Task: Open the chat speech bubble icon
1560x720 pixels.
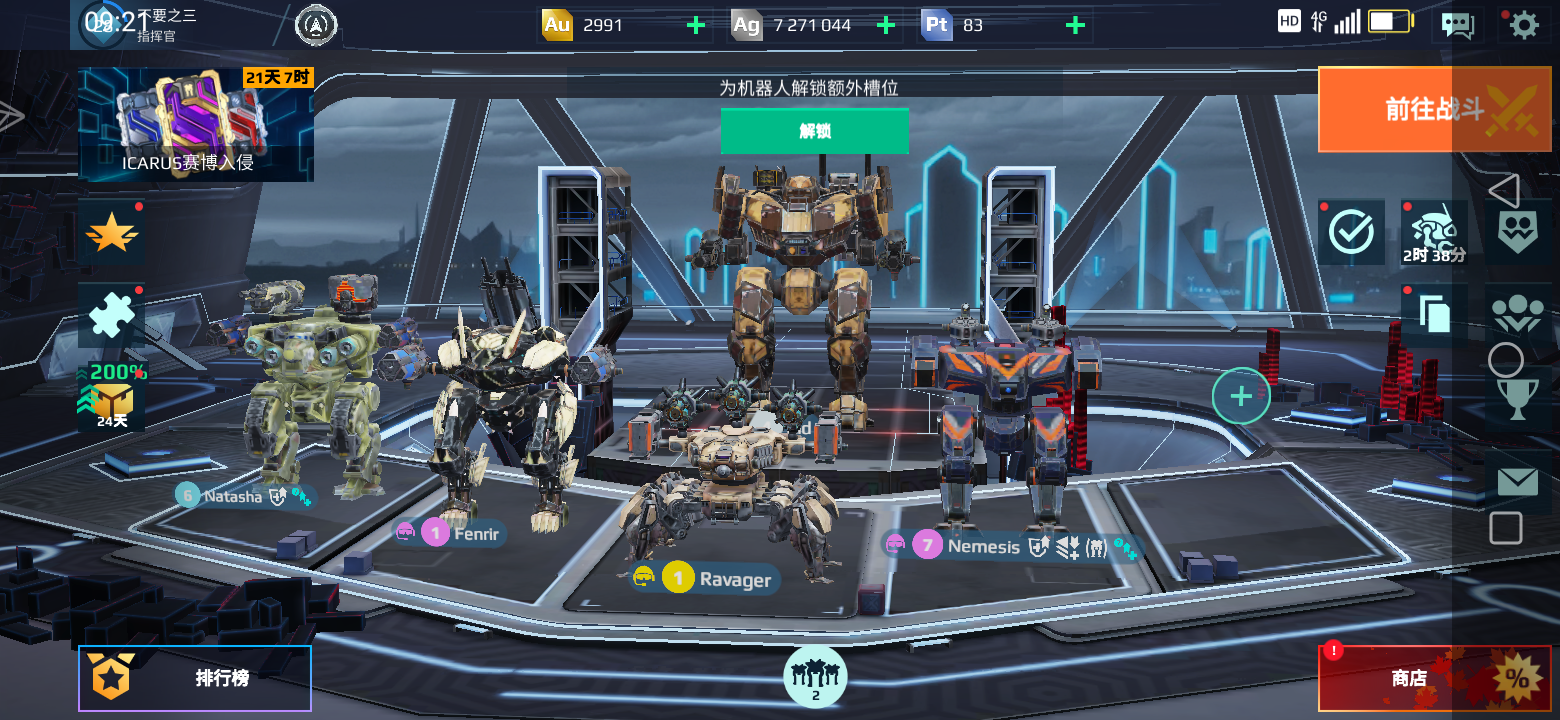Action: coord(1457,25)
